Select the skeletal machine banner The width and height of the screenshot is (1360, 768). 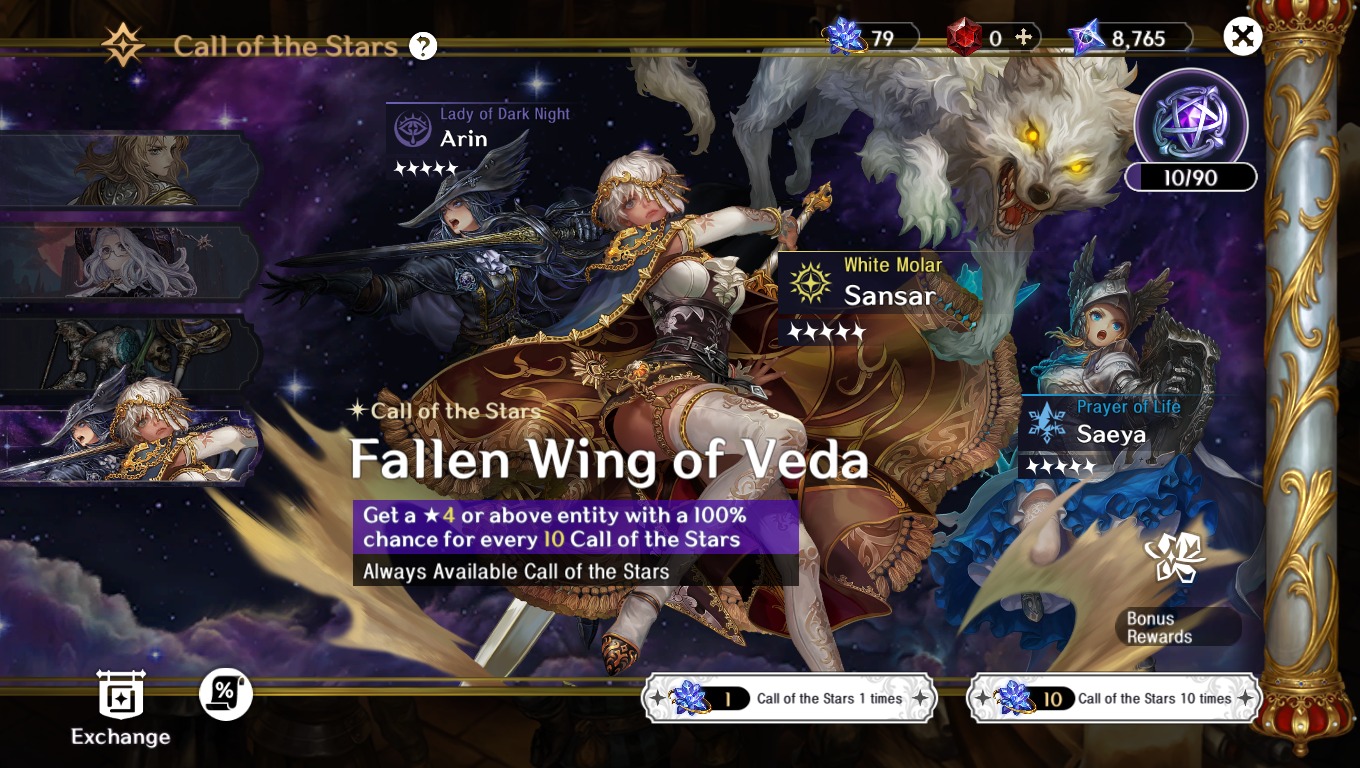pyautogui.click(x=128, y=354)
